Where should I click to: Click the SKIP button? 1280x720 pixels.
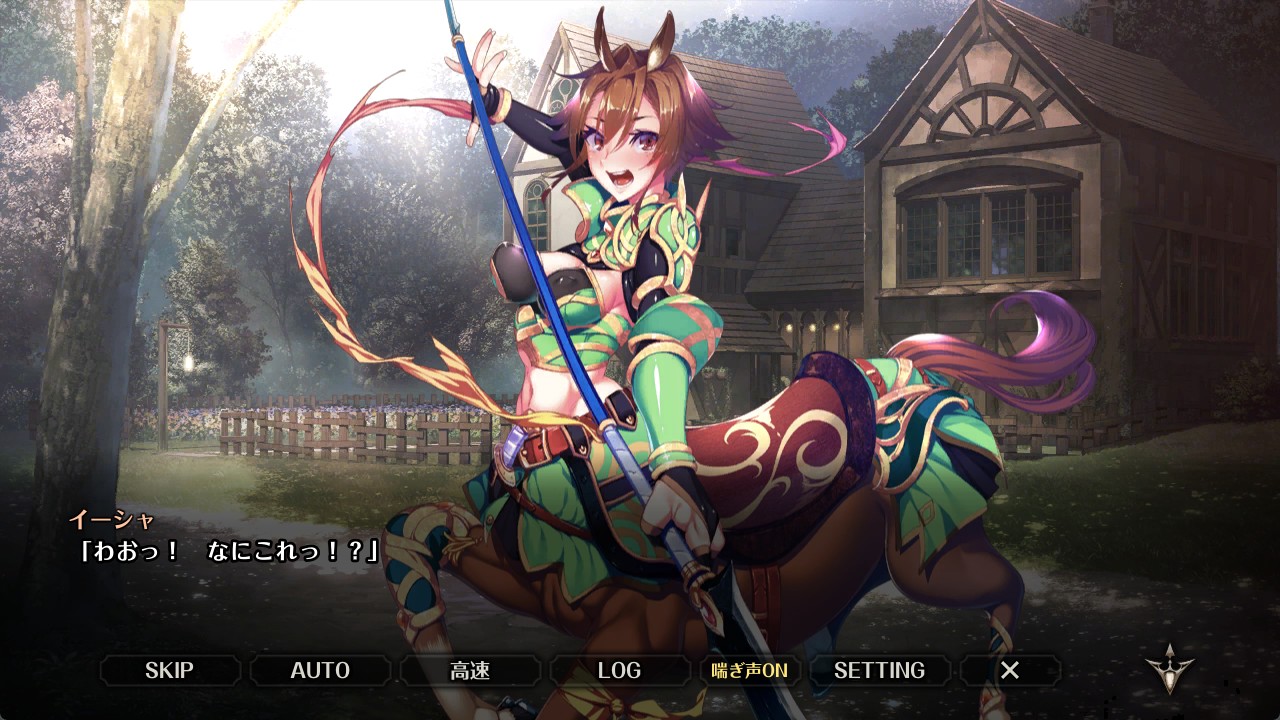pos(169,670)
